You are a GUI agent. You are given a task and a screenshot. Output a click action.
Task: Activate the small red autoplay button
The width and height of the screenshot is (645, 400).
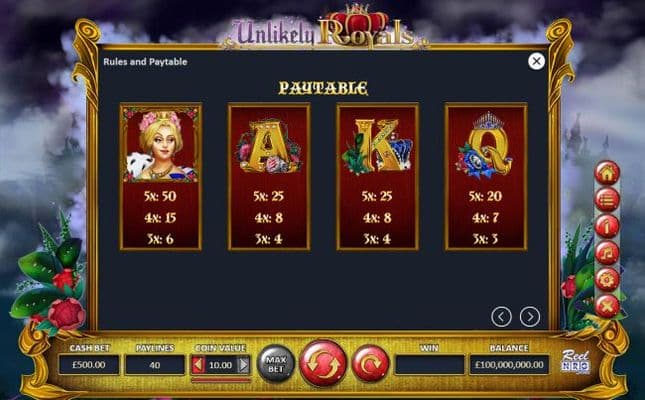(x=370, y=363)
